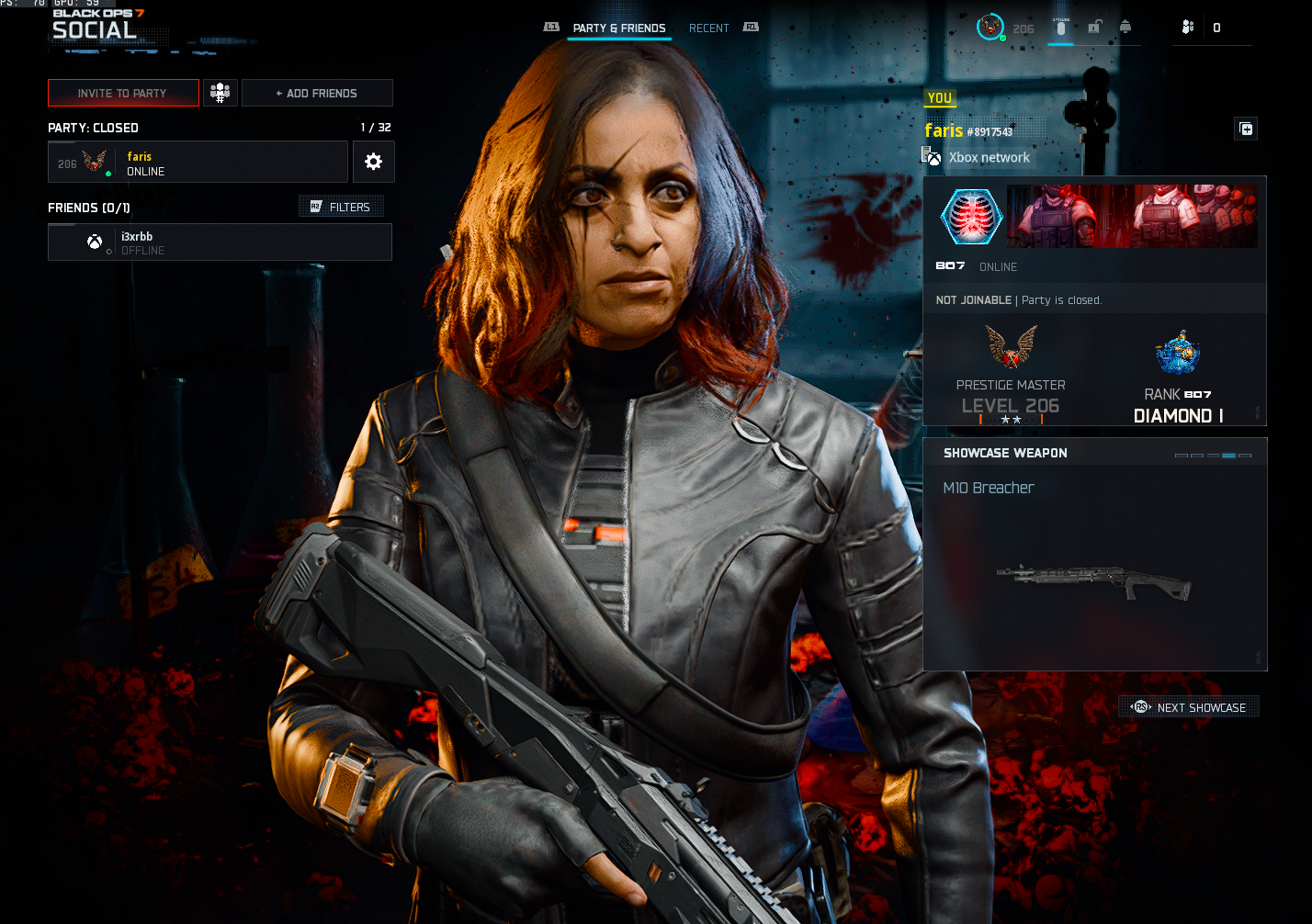Viewport: 1312px width, 924px height.
Task: Open the Add Friends option
Action: tap(317, 93)
